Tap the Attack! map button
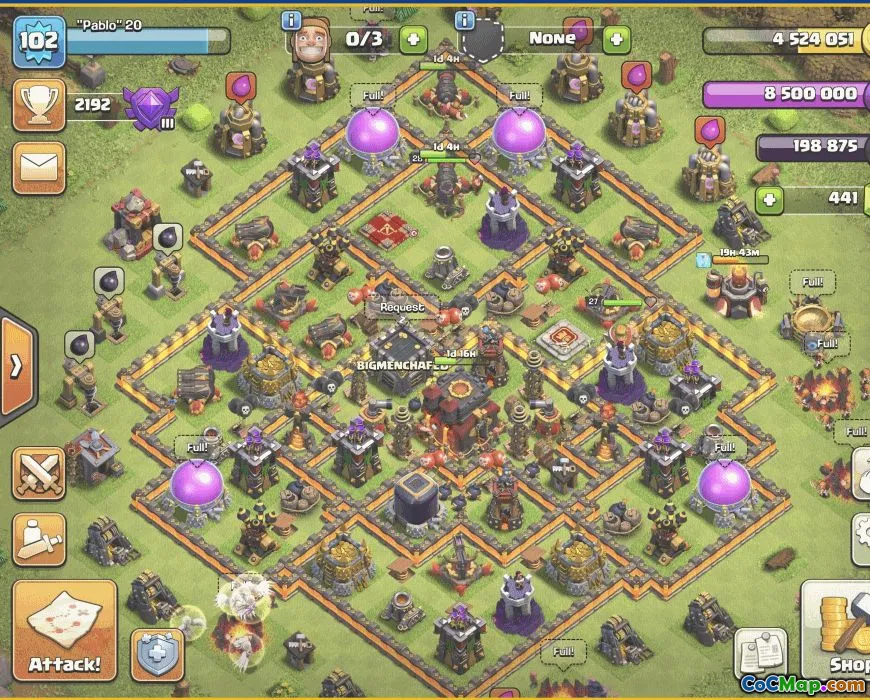The image size is (870, 700). [64, 633]
